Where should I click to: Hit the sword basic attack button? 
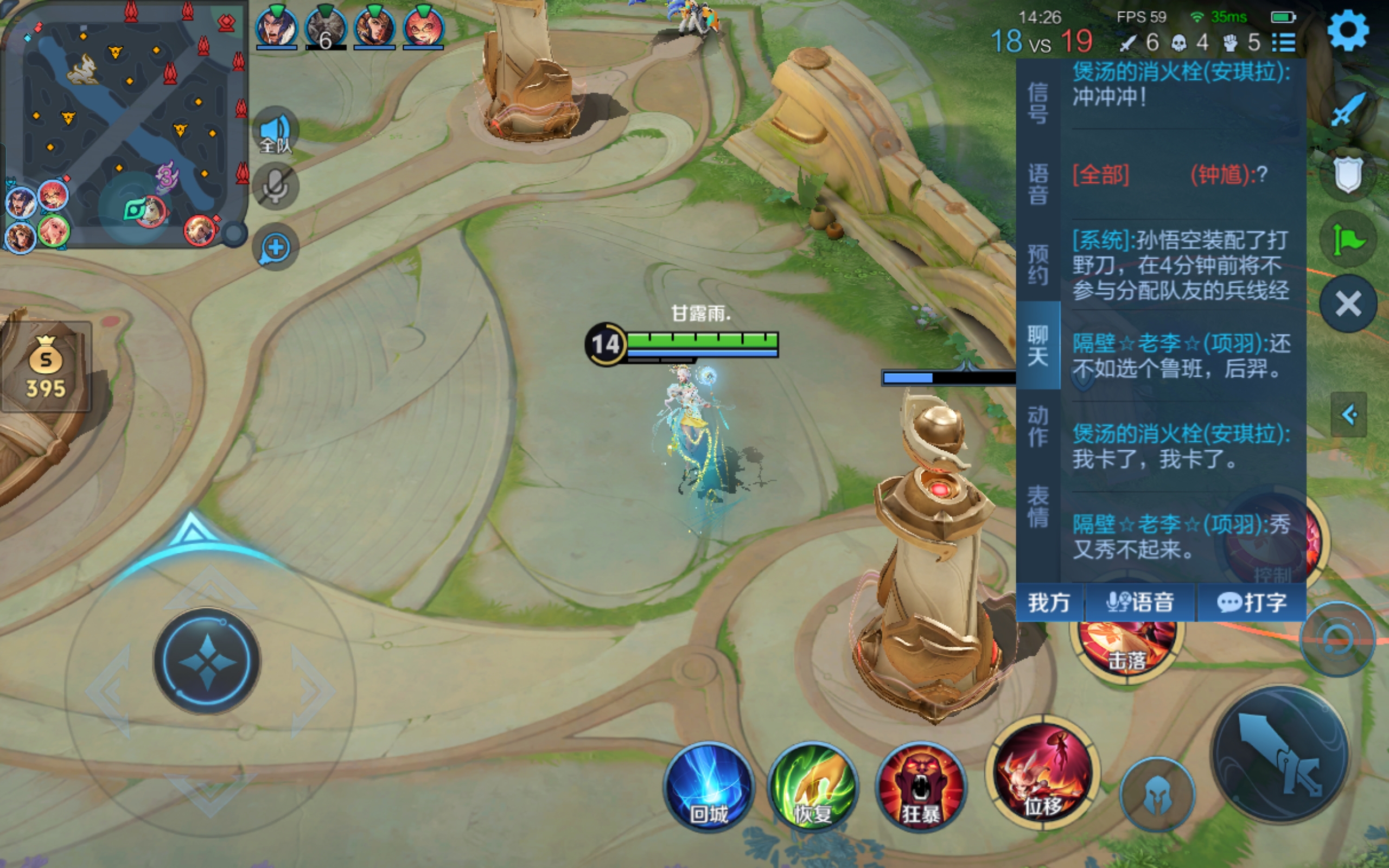(1281, 753)
